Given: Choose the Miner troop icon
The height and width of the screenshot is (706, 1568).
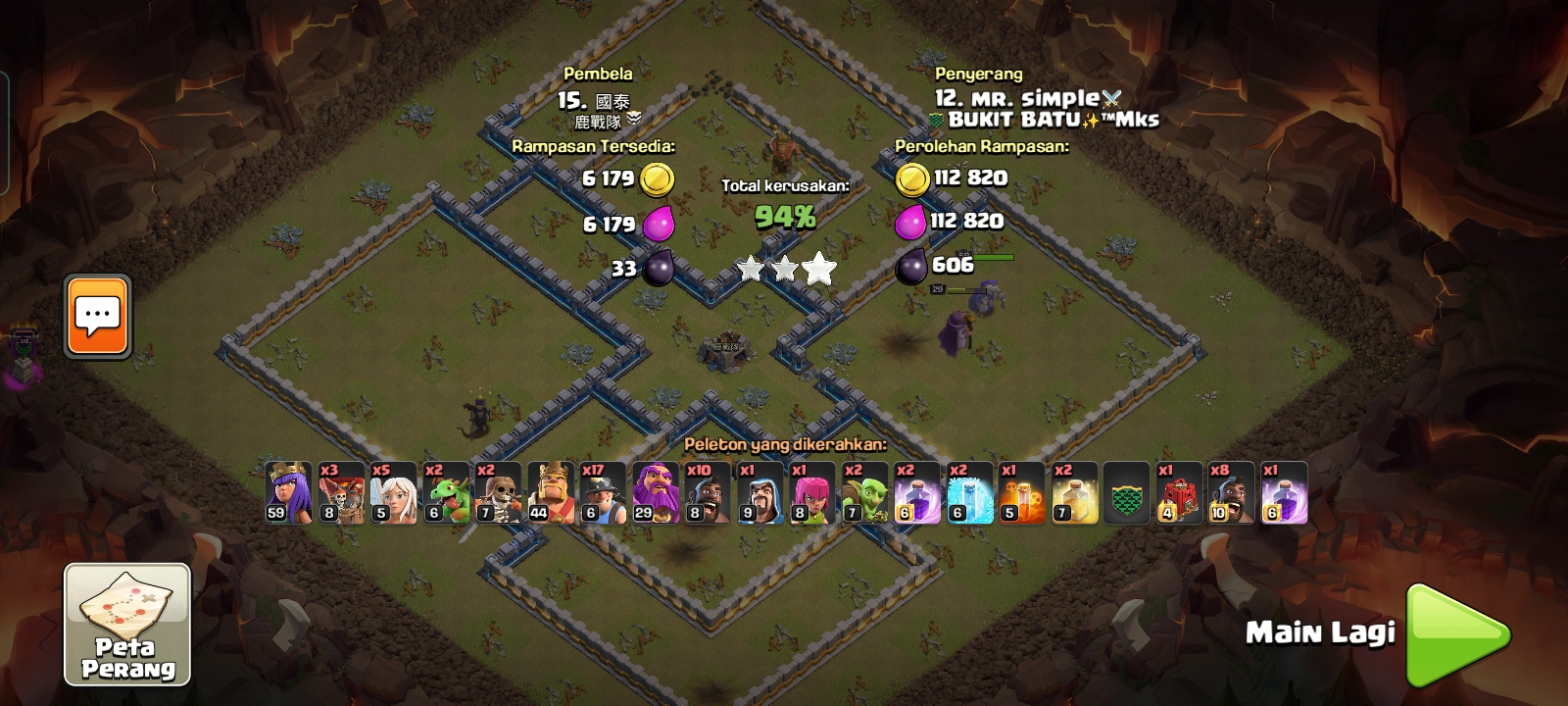Looking at the screenshot, I should coord(603,492).
